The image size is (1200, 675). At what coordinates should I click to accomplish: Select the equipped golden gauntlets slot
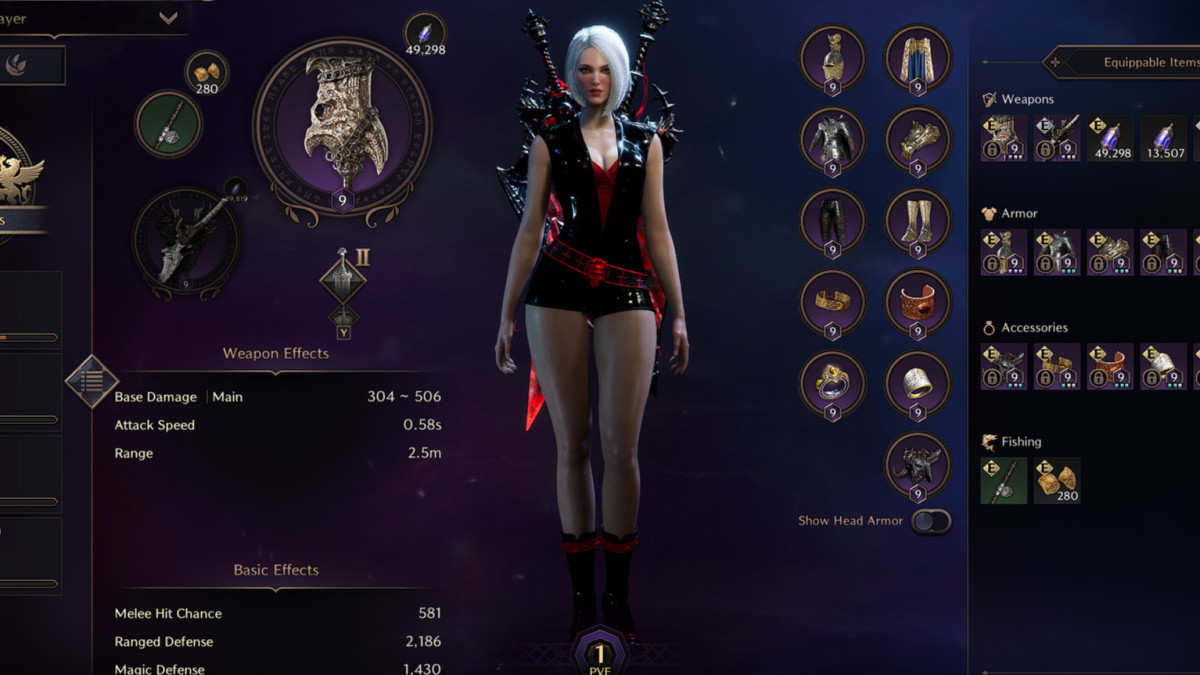pos(918,140)
